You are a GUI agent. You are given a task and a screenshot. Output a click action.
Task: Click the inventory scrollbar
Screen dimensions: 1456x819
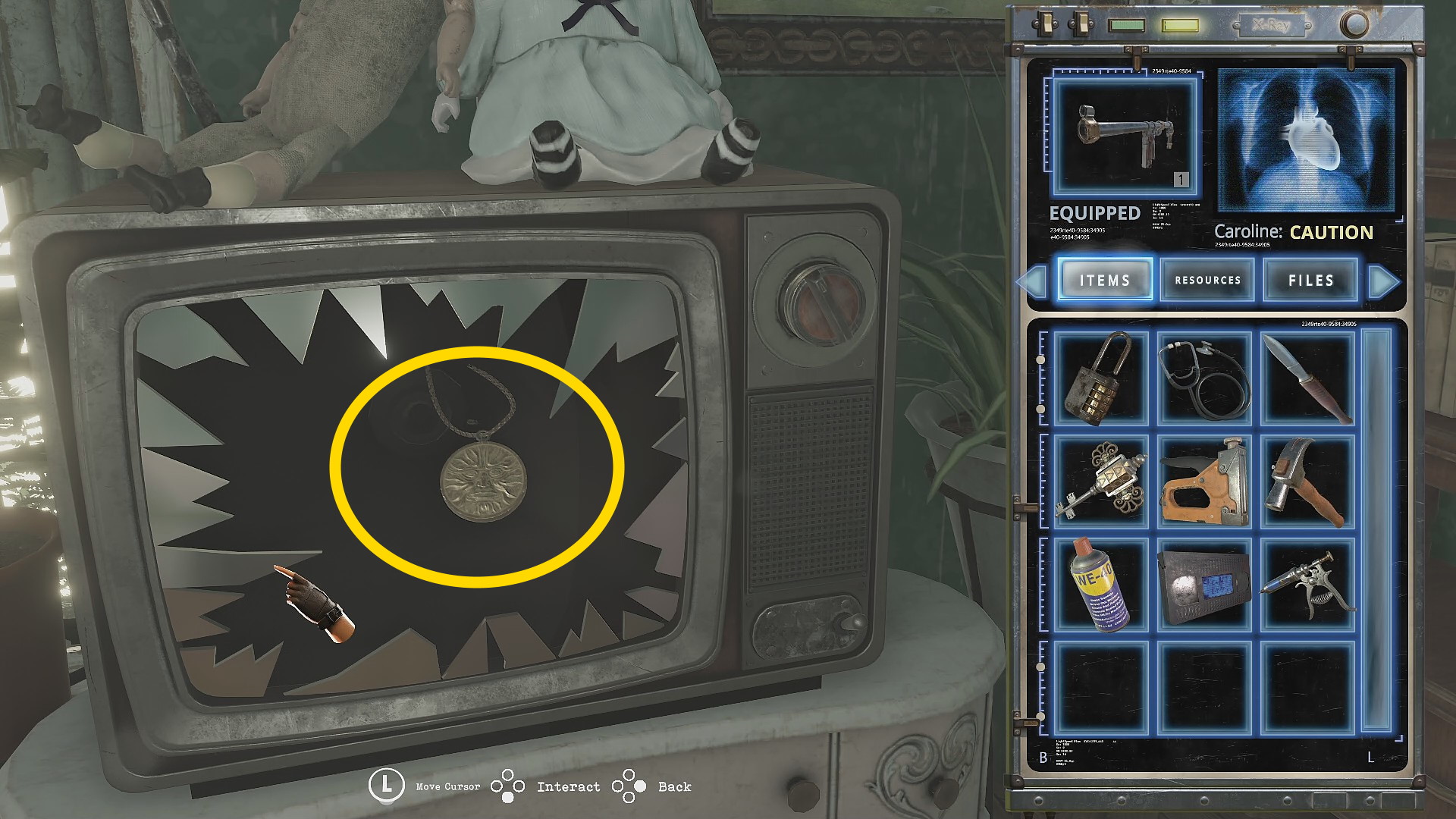(x=1377, y=531)
